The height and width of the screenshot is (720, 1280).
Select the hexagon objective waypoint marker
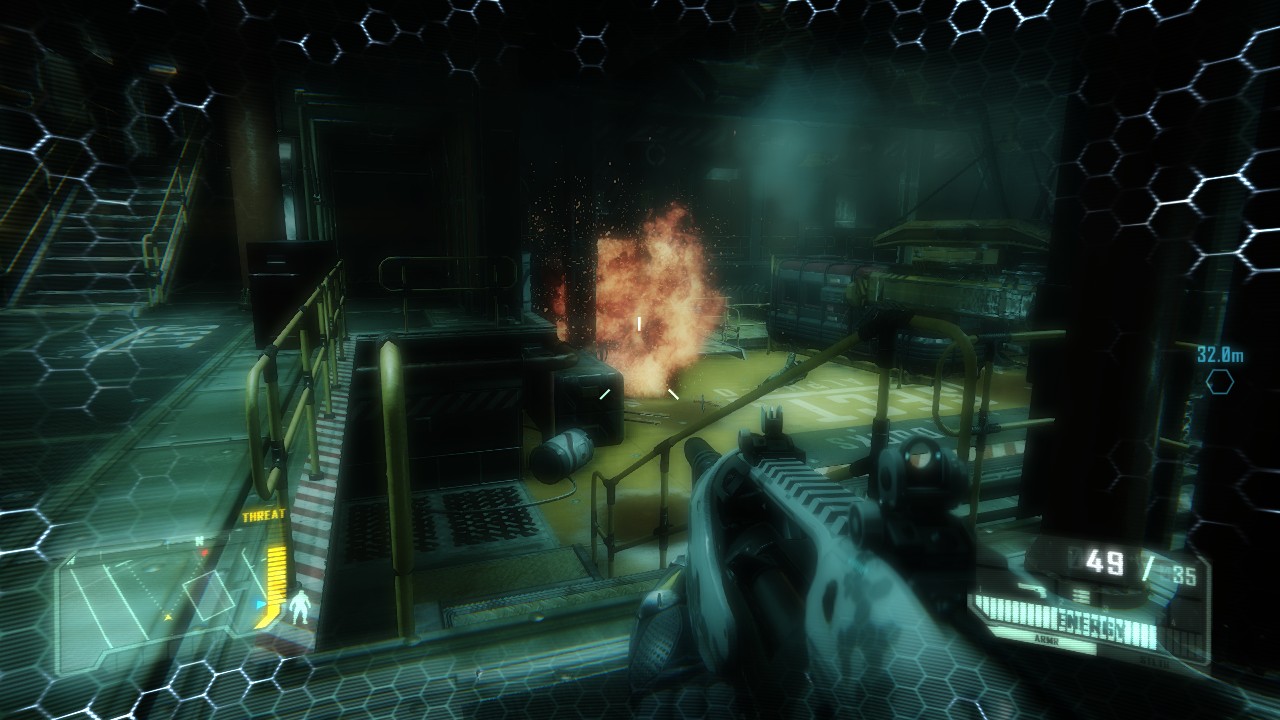1219,381
